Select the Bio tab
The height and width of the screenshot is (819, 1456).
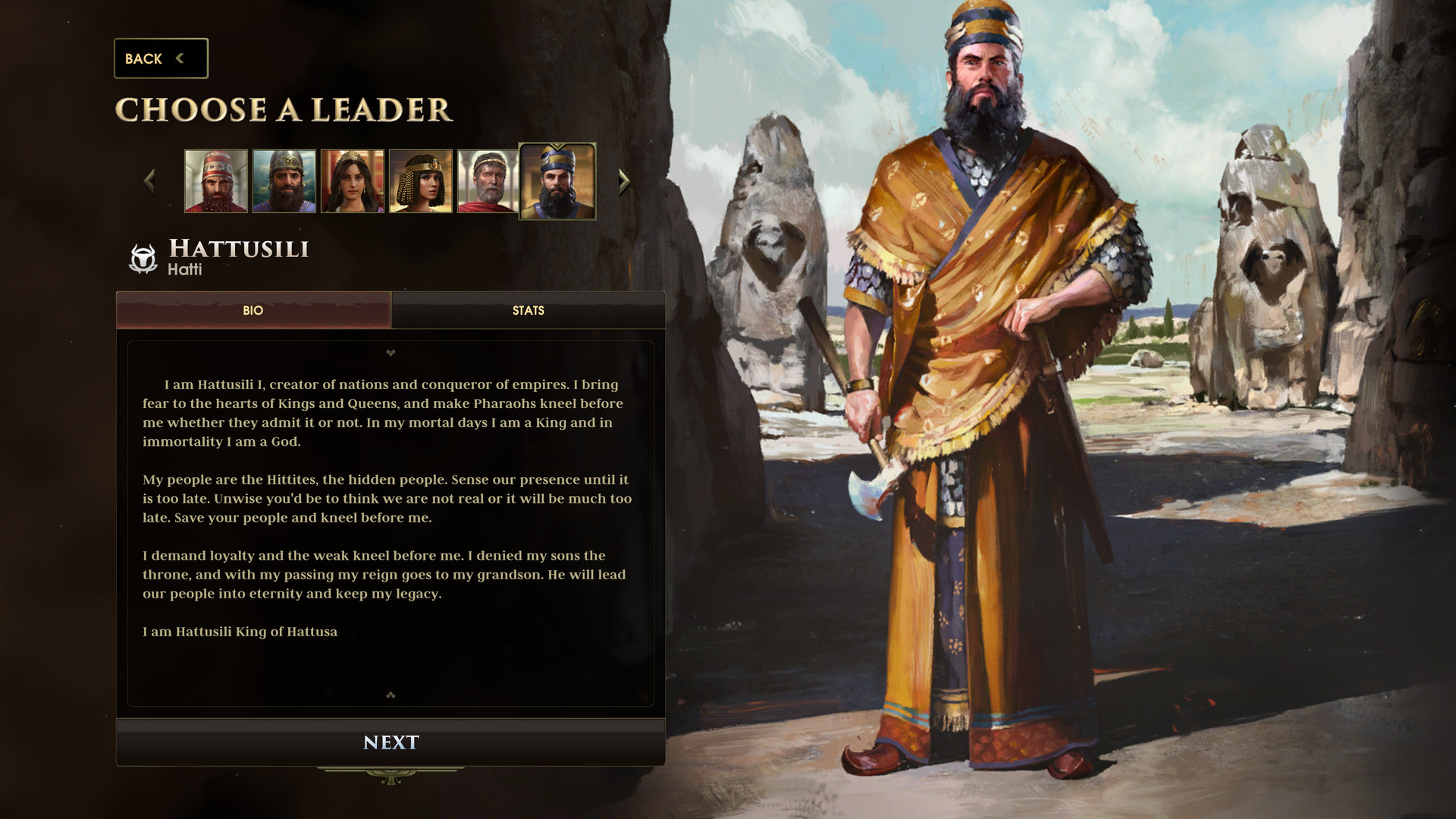click(x=253, y=311)
